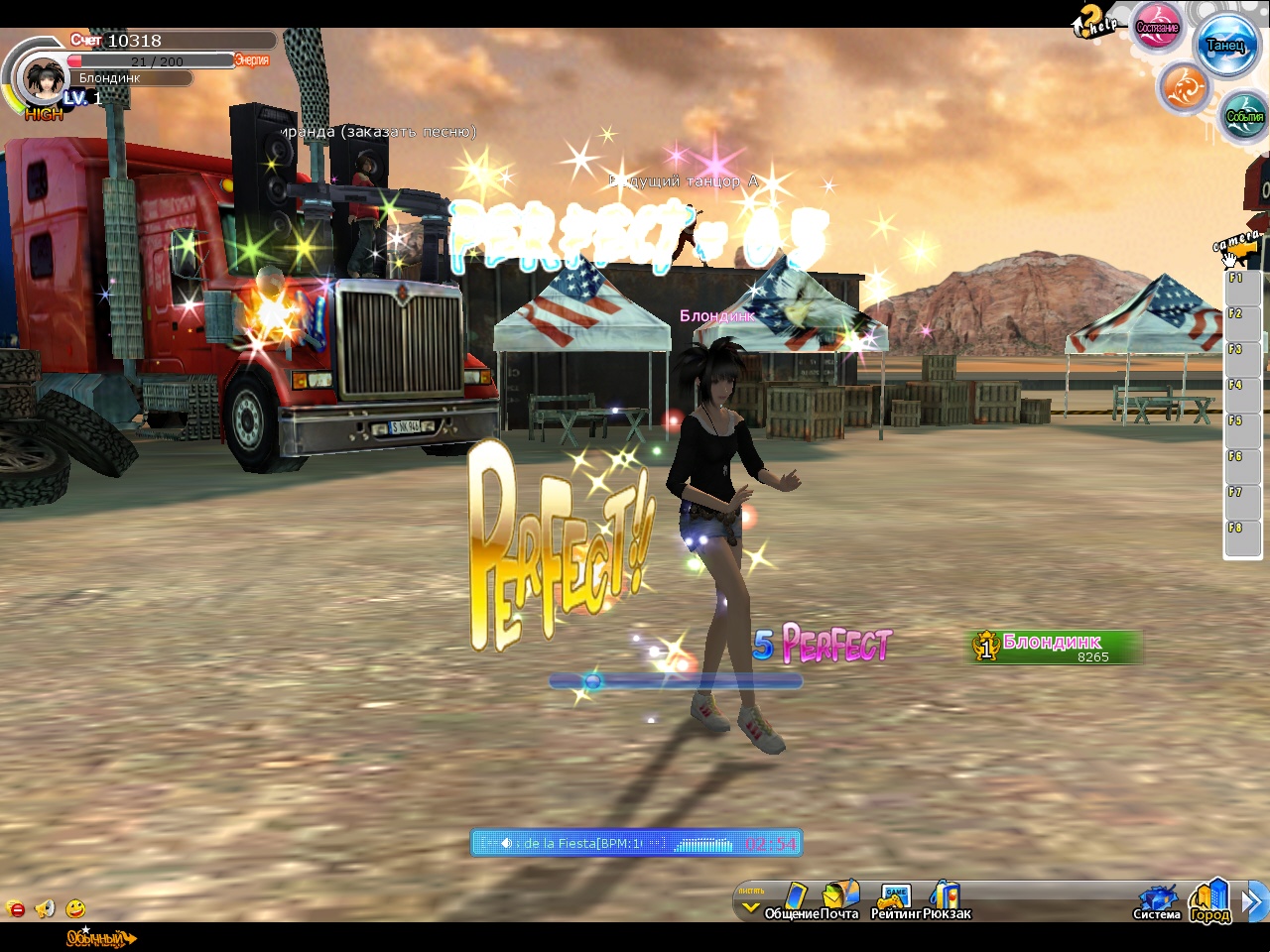
Task: Click the chat block icon
Action: [16, 908]
